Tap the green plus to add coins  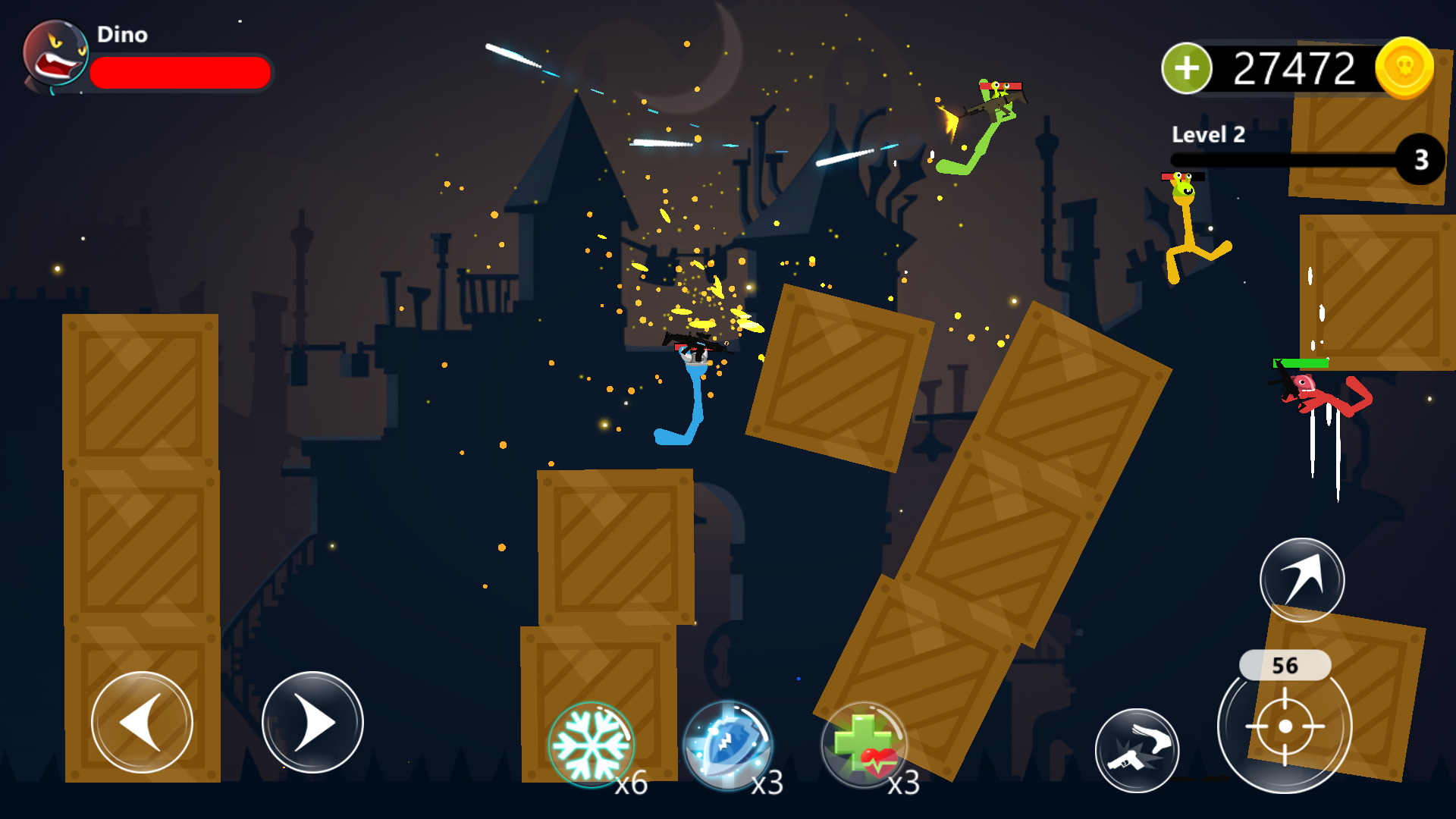pos(1188,69)
